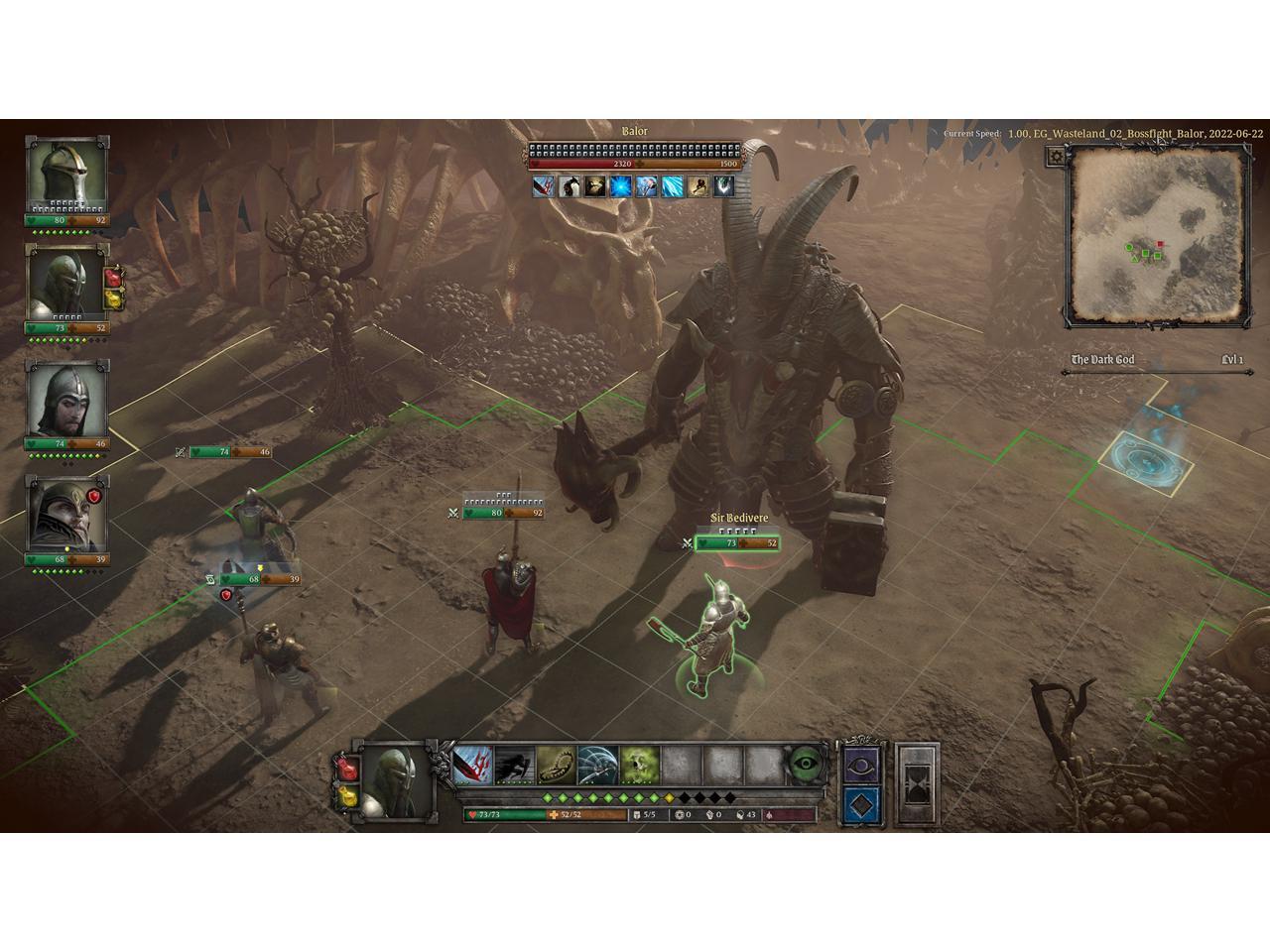Activate the dark running figure ability
Image resolution: width=1270 pixels, height=952 pixels.
click(x=515, y=765)
